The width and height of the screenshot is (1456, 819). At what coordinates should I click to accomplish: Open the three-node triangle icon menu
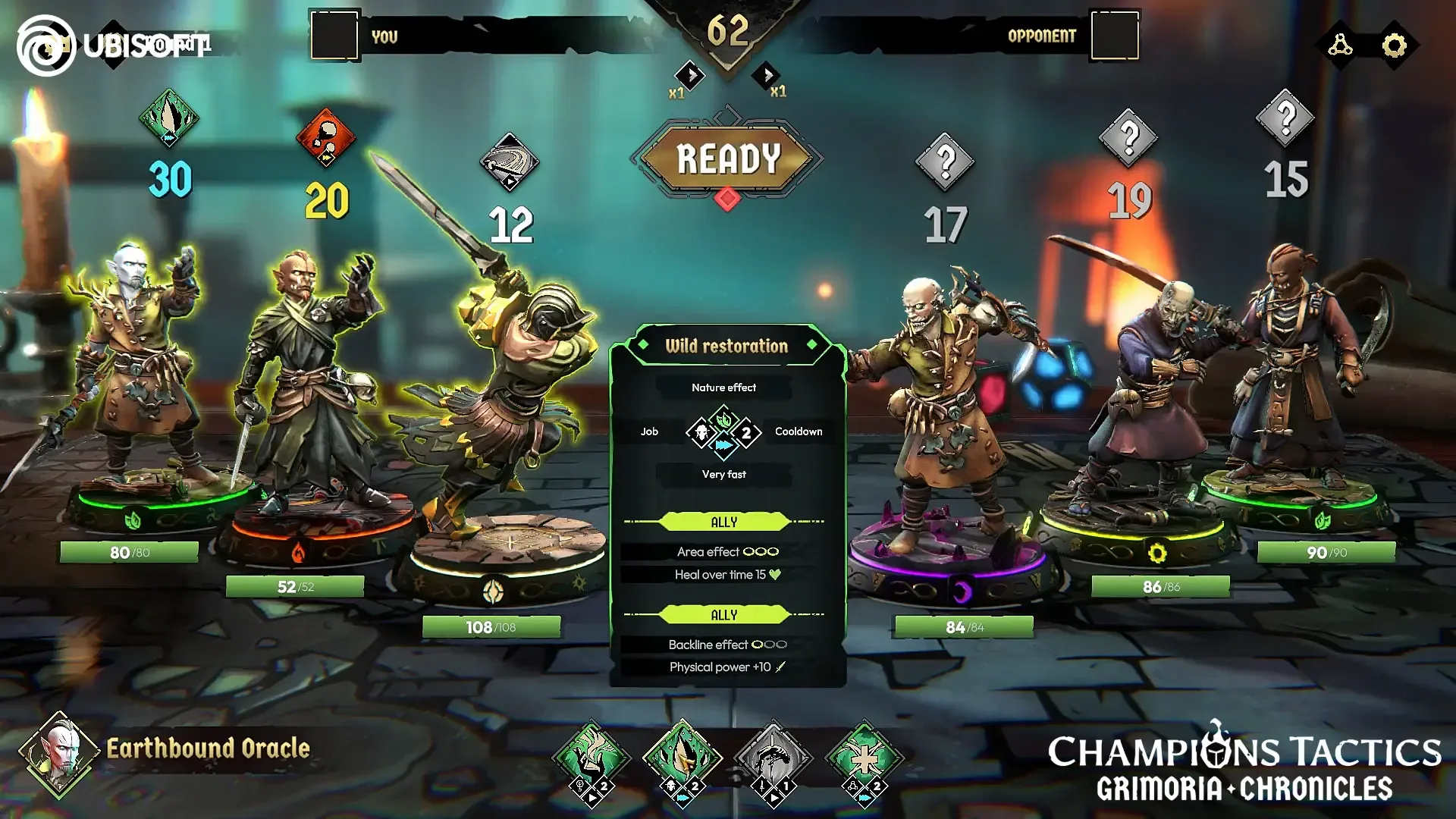(x=1340, y=45)
